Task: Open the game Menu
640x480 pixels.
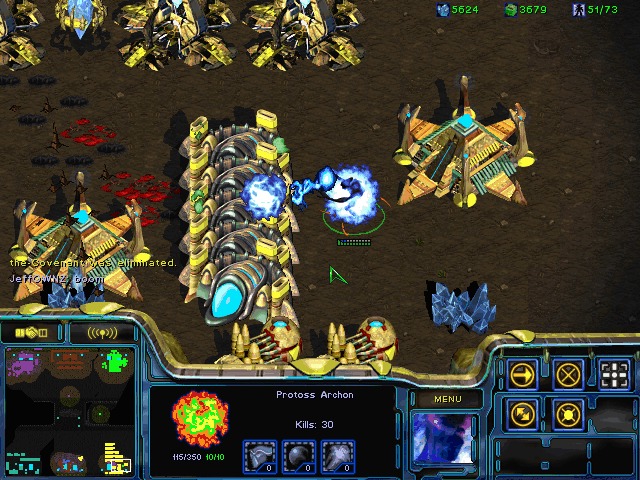Action: coord(447,399)
